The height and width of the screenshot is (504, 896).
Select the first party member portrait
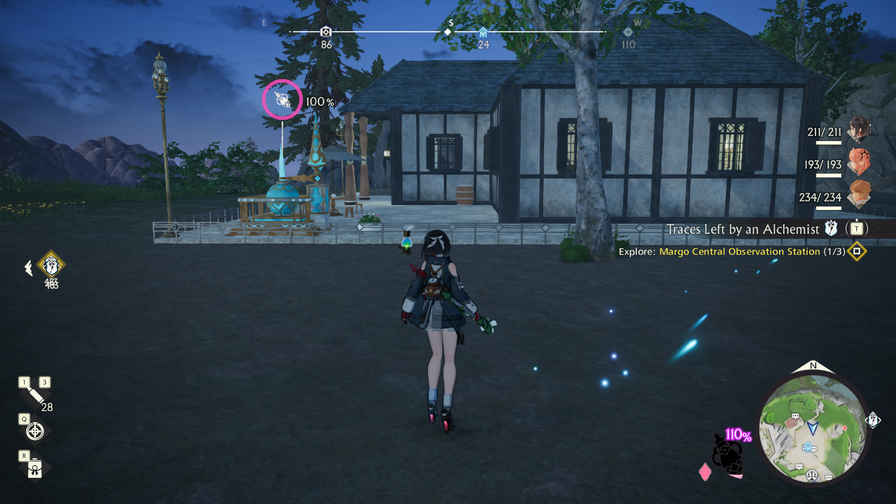859,129
